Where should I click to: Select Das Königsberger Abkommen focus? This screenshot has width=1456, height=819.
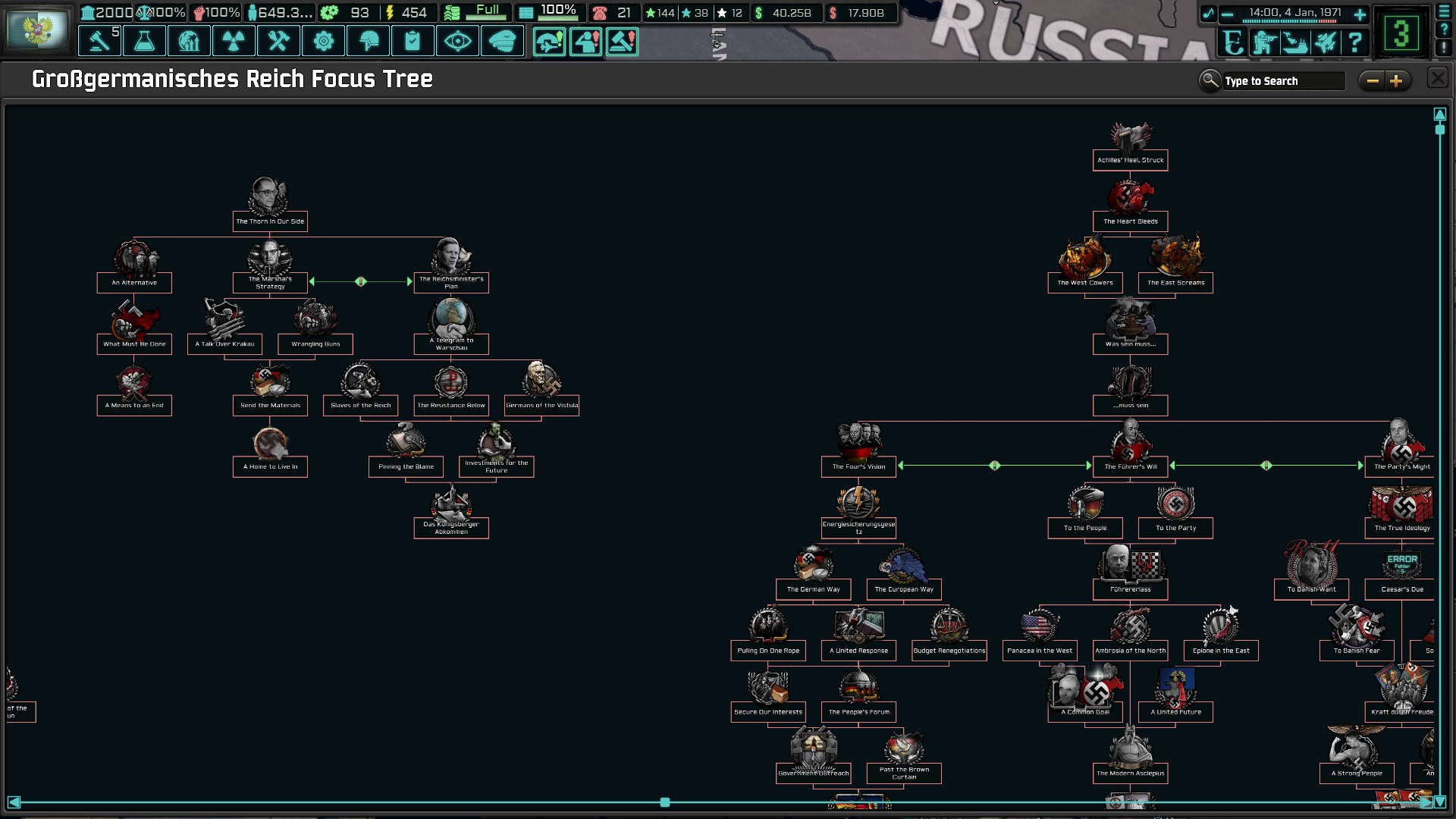coord(451,527)
